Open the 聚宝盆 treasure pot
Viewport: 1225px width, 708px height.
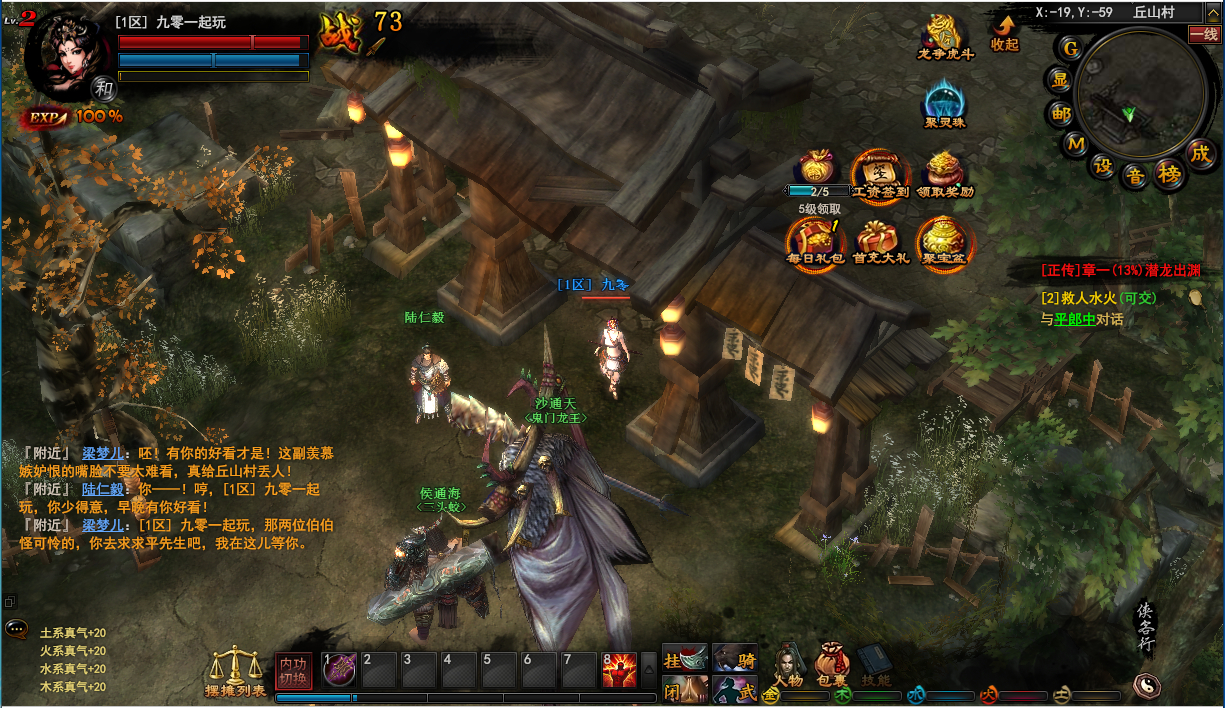944,241
